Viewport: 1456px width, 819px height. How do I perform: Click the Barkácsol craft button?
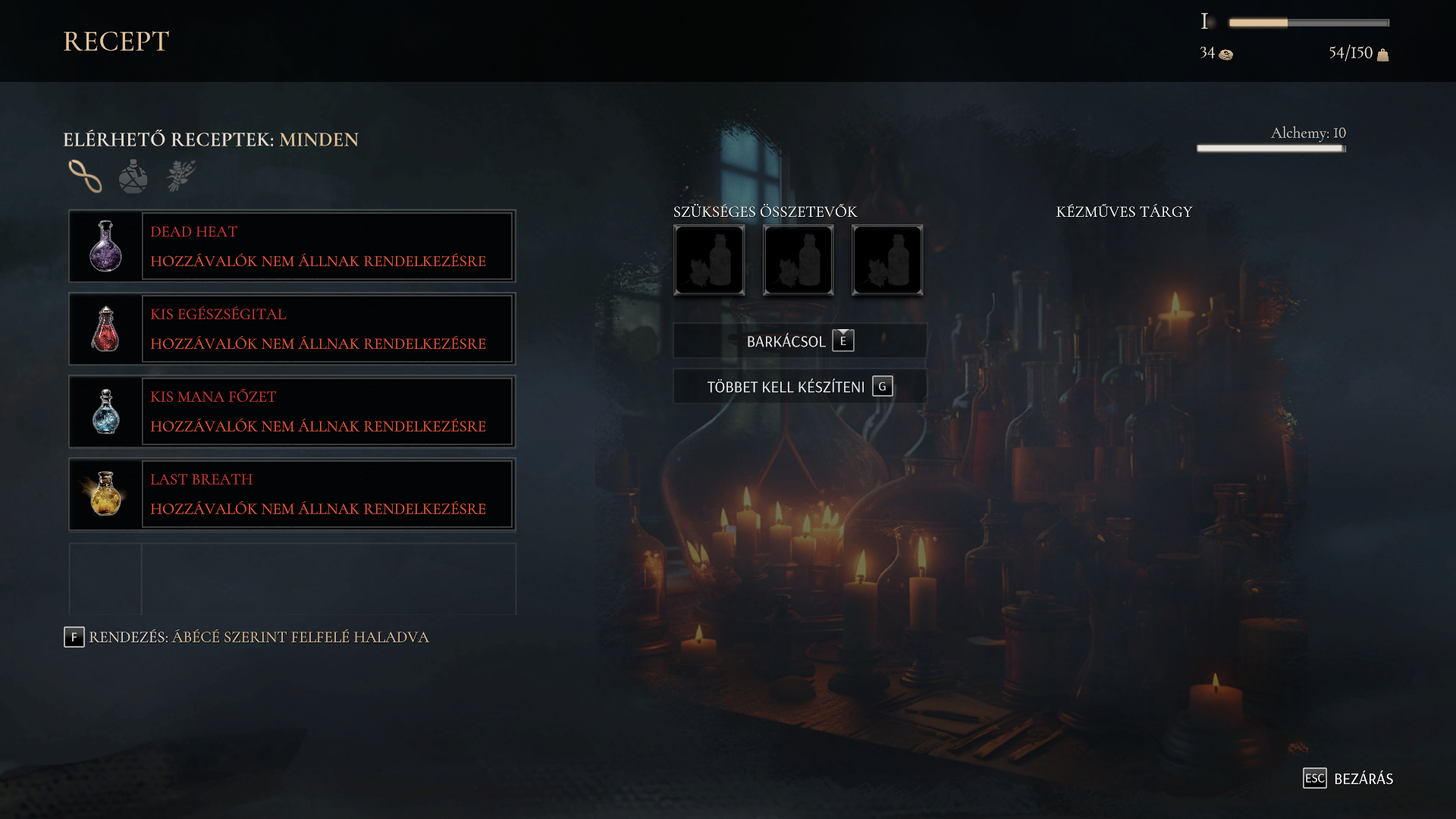[799, 341]
